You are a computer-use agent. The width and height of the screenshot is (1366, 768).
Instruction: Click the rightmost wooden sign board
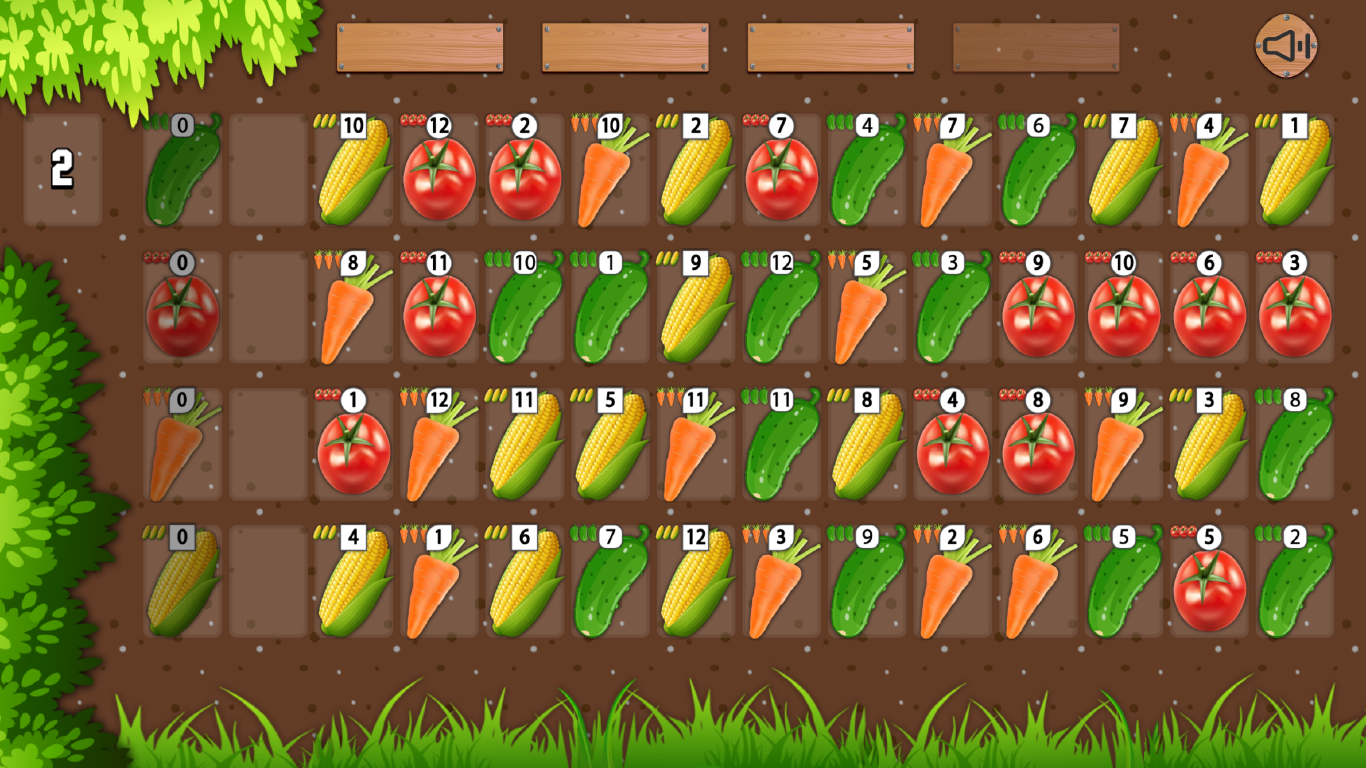pyautogui.click(x=1036, y=45)
